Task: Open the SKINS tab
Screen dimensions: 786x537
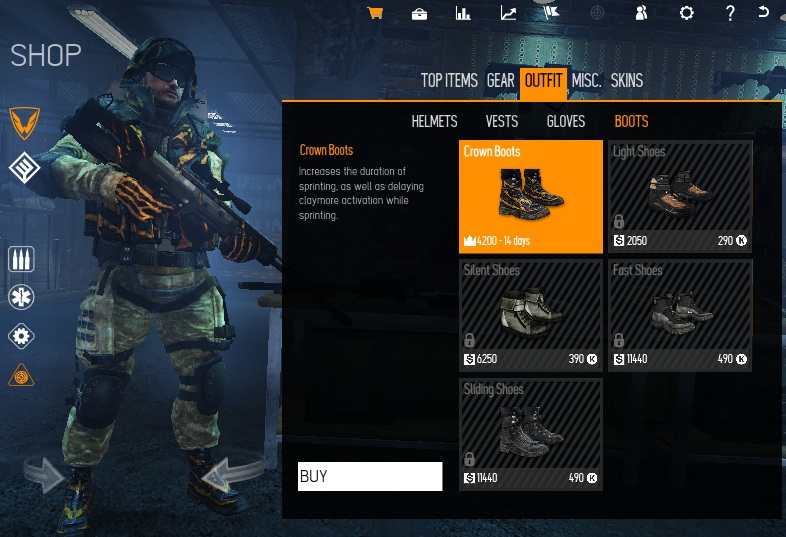Action: click(x=627, y=81)
